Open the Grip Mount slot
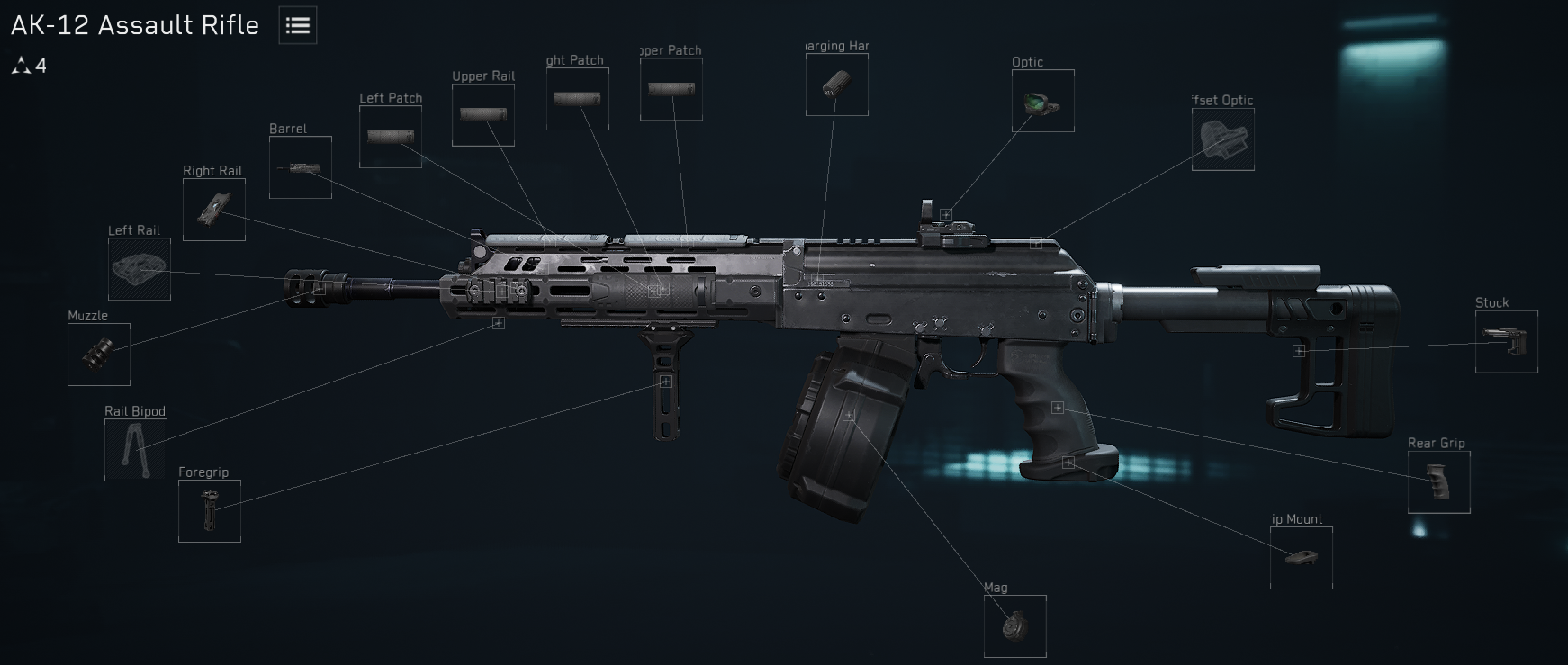 [1300, 558]
